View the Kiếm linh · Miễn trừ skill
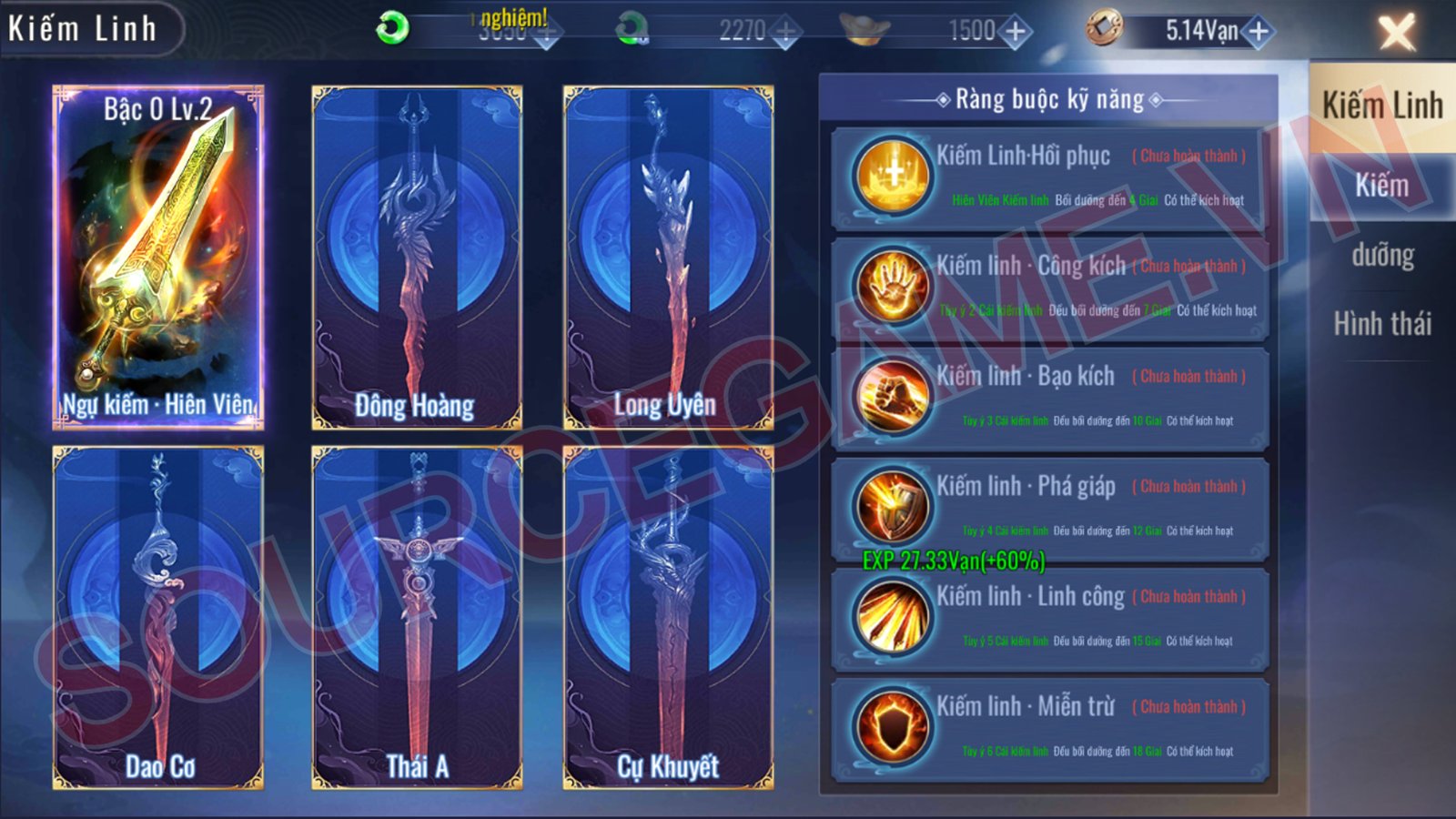 pyautogui.click(x=1049, y=728)
